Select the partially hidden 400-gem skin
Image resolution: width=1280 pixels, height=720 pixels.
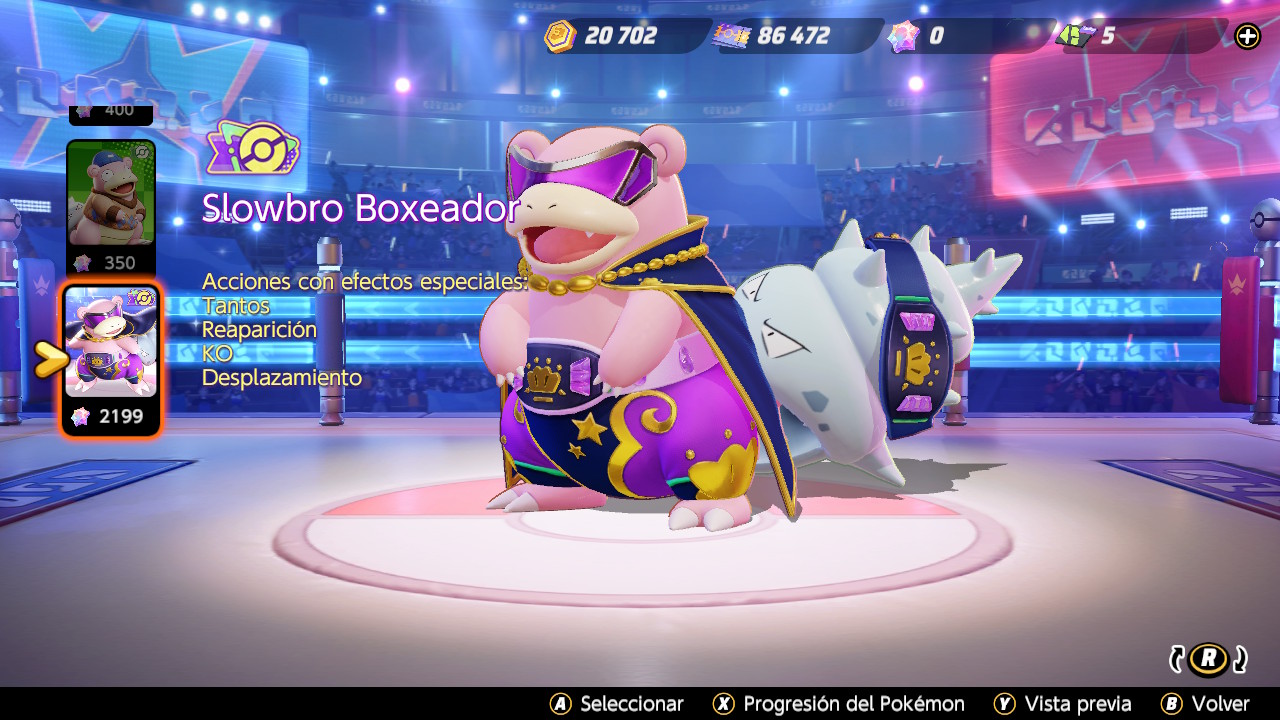tap(111, 113)
